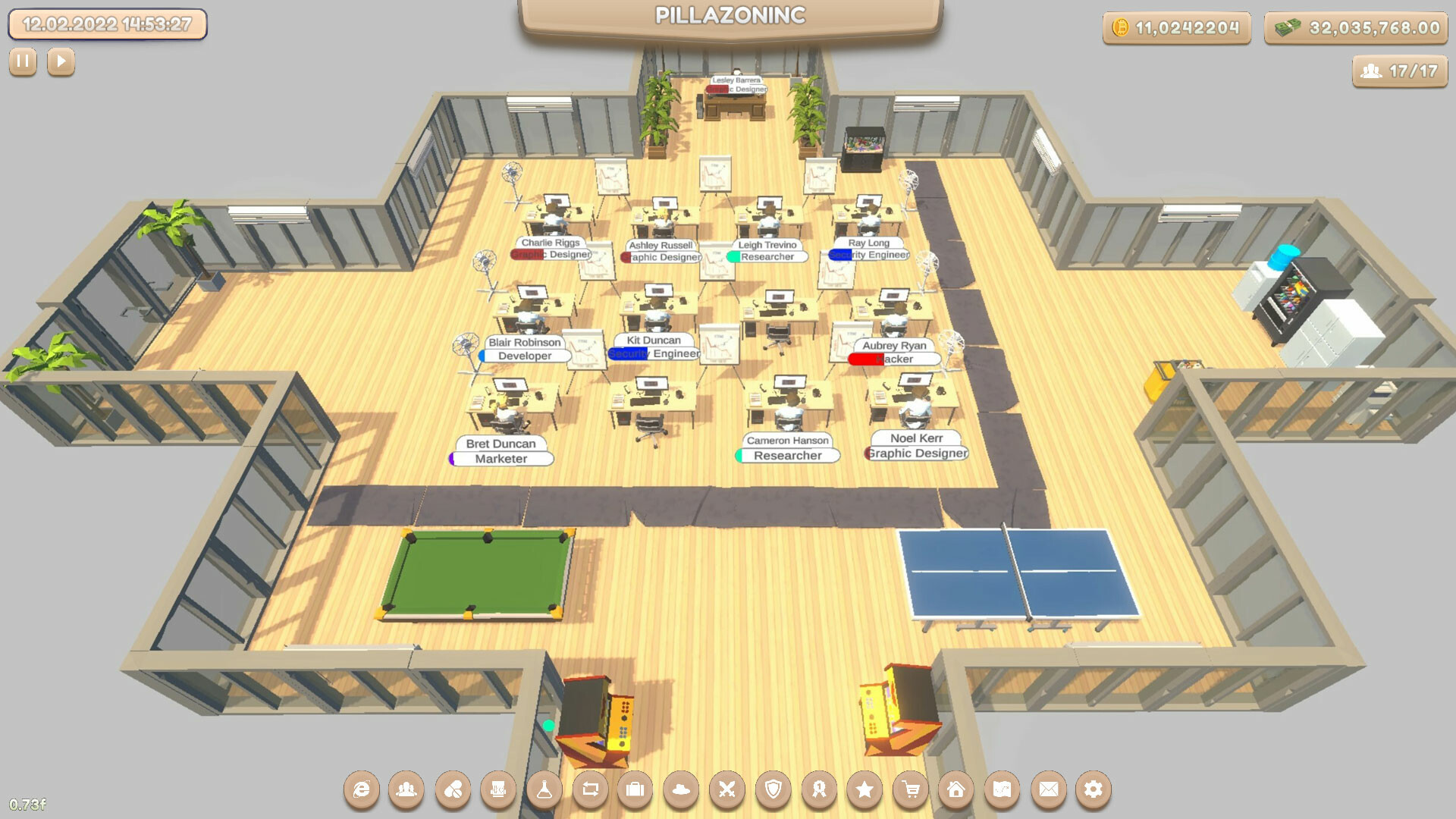Click the briefcase contracts icon
This screenshot has width=1456, height=819.
[x=635, y=789]
